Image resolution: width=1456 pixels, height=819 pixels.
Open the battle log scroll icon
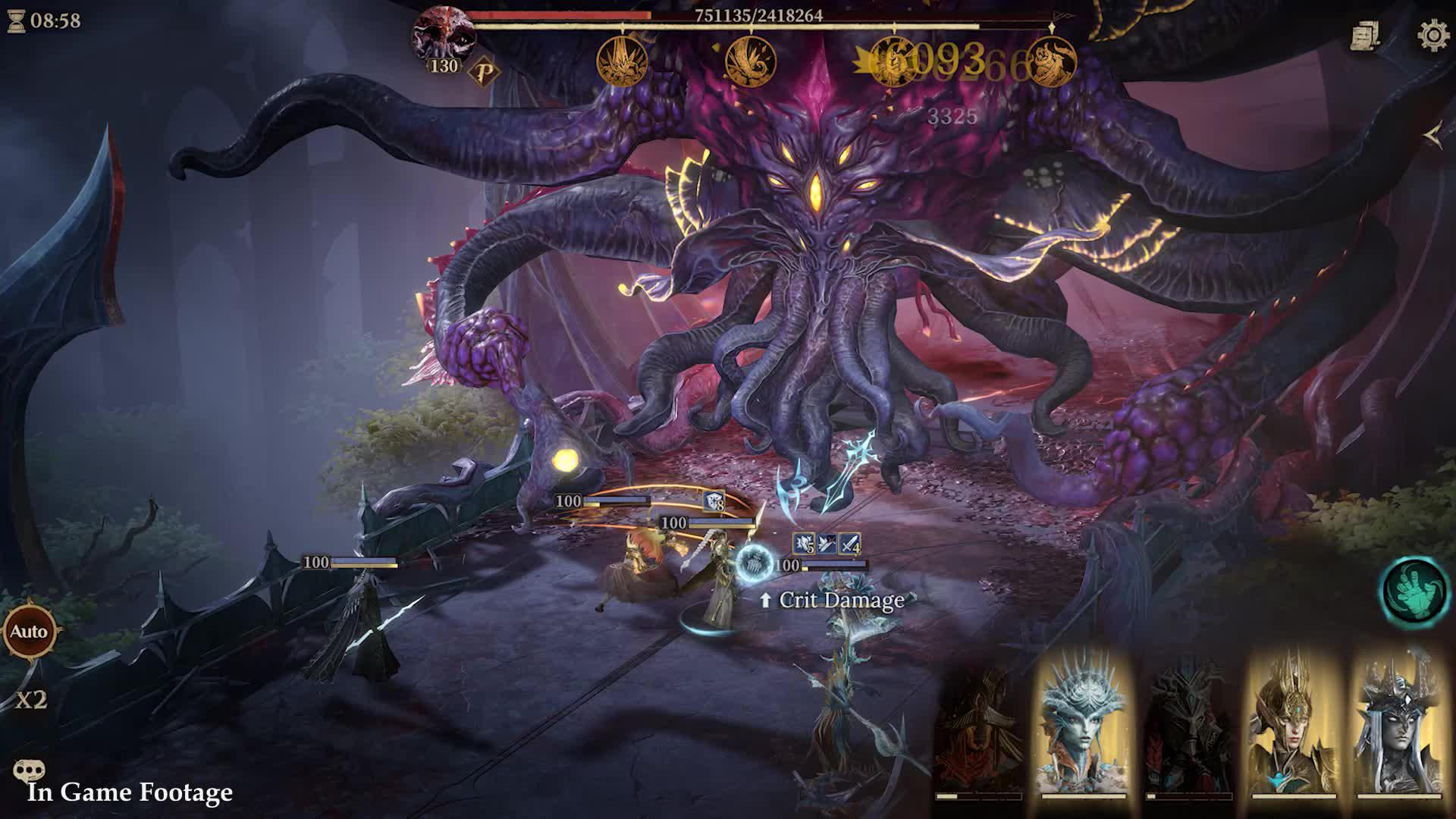pyautogui.click(x=1365, y=36)
